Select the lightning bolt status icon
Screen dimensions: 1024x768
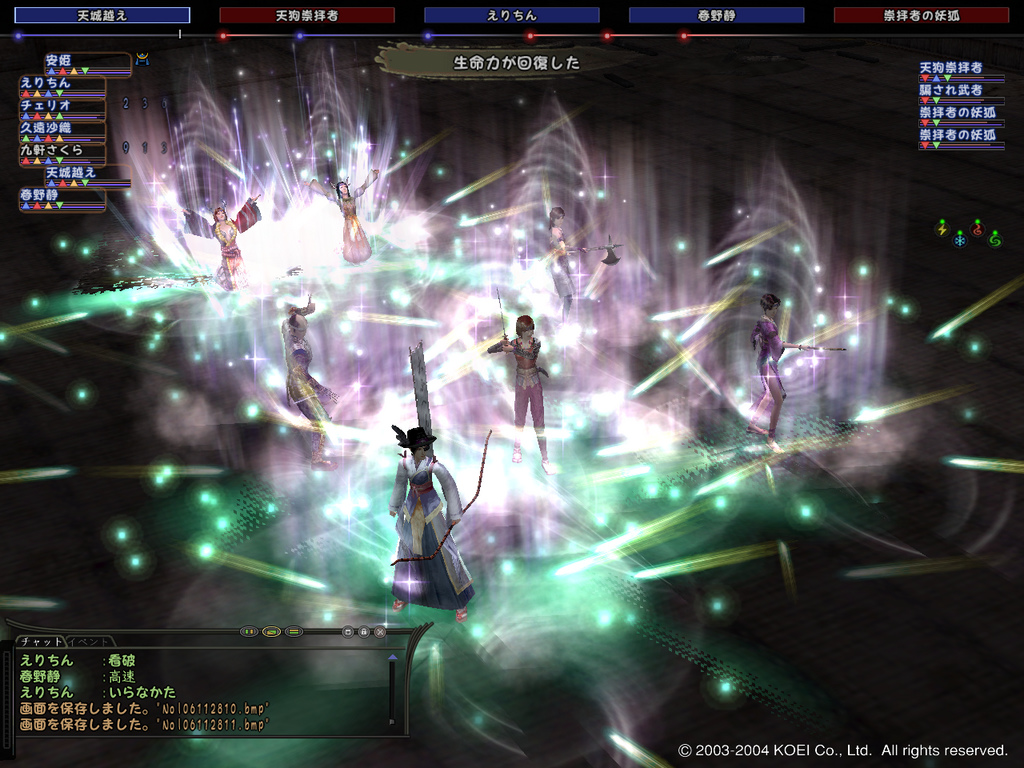(940, 229)
